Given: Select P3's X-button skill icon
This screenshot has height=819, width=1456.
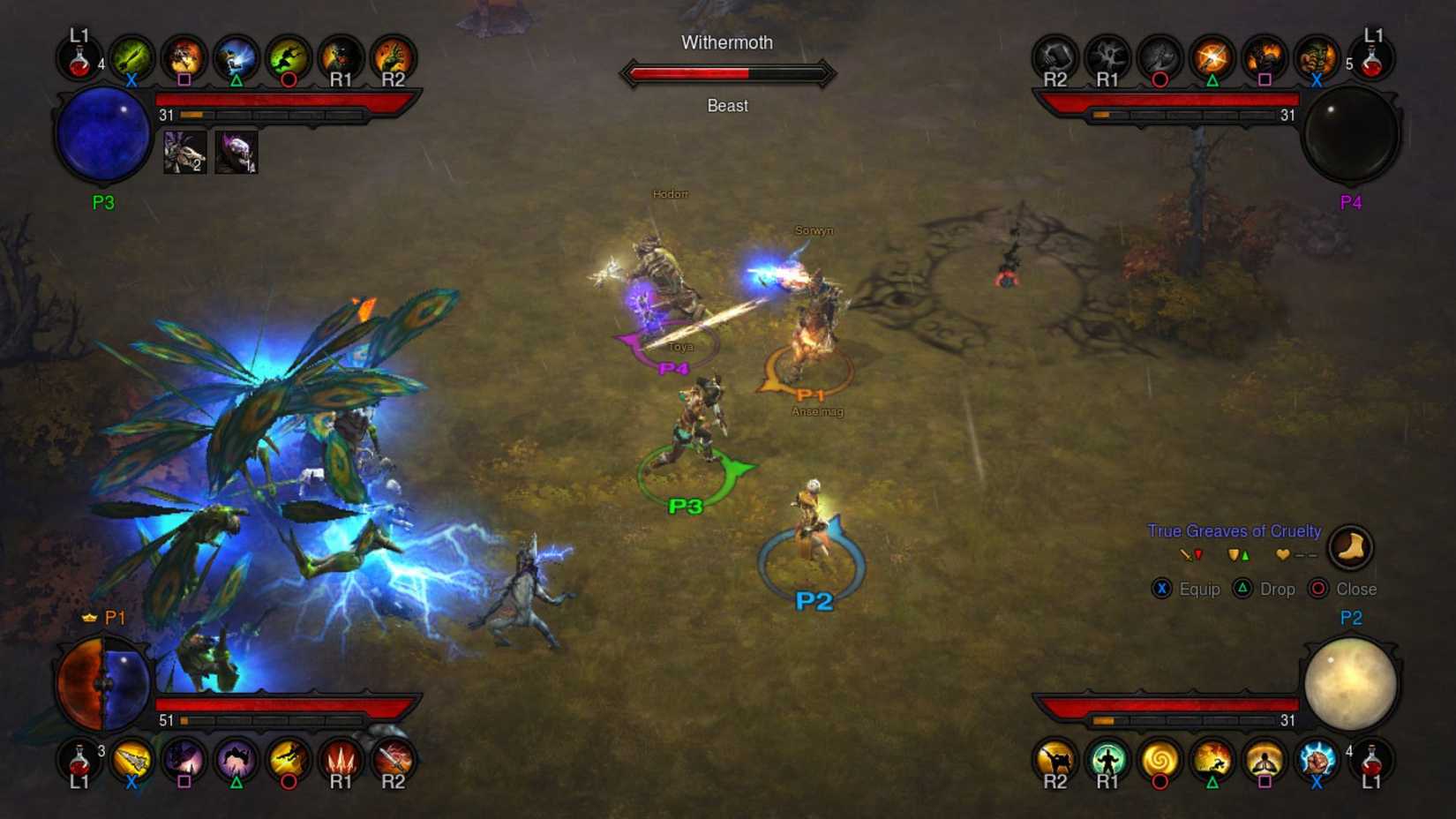Looking at the screenshot, I should coord(131,56).
